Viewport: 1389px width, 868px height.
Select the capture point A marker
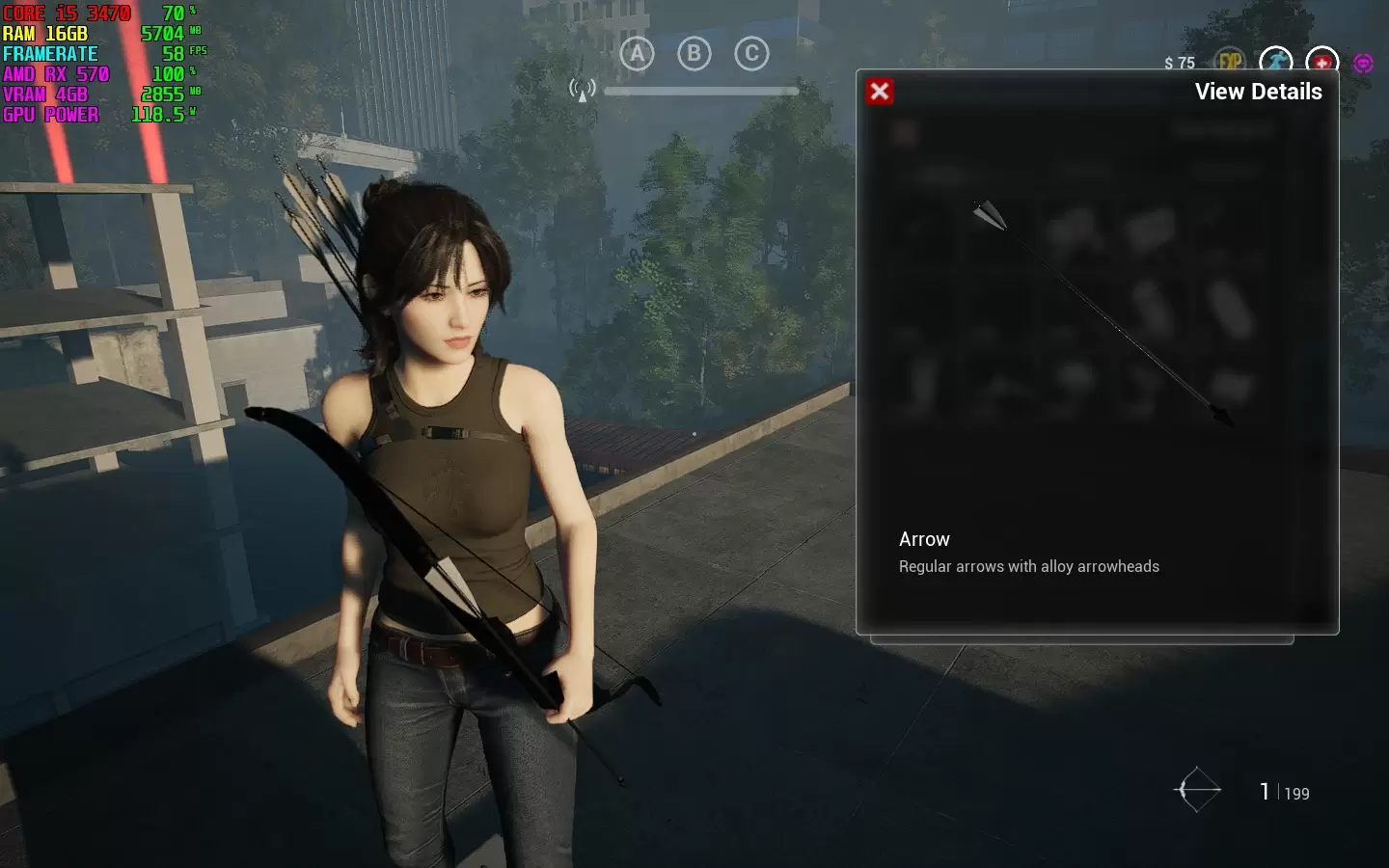(x=637, y=54)
